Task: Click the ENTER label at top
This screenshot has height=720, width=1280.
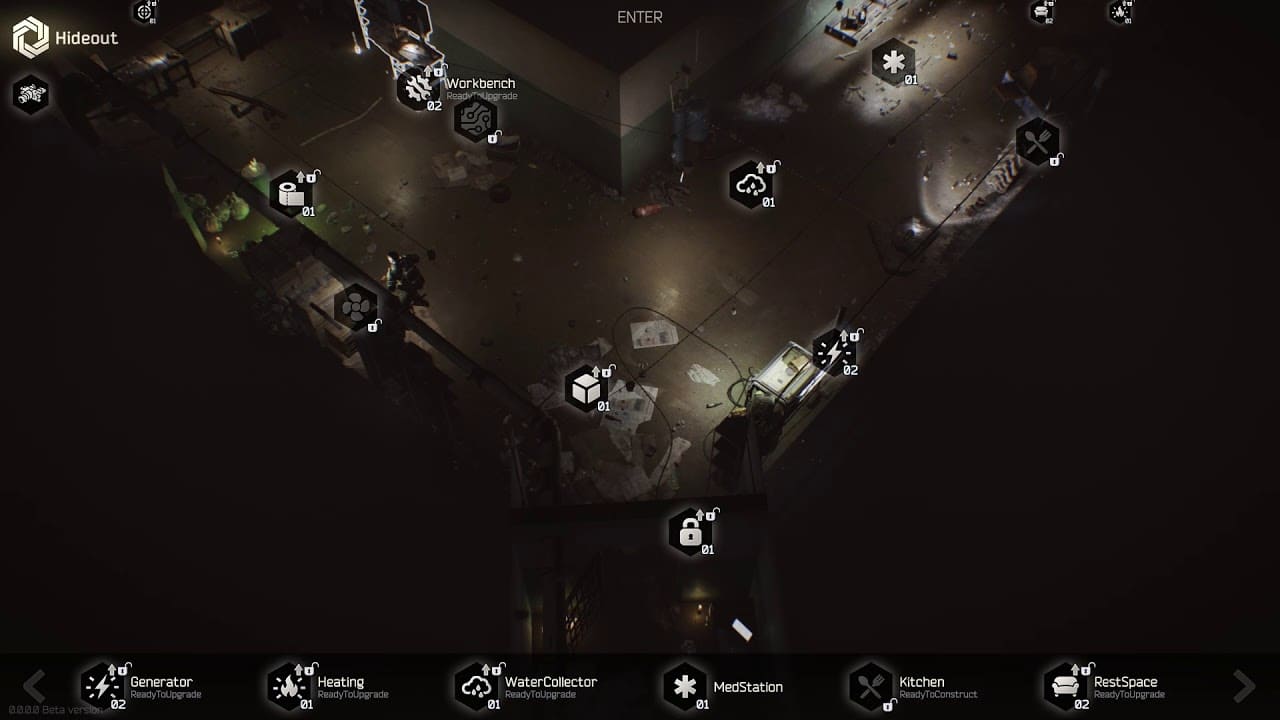Action: (x=640, y=17)
